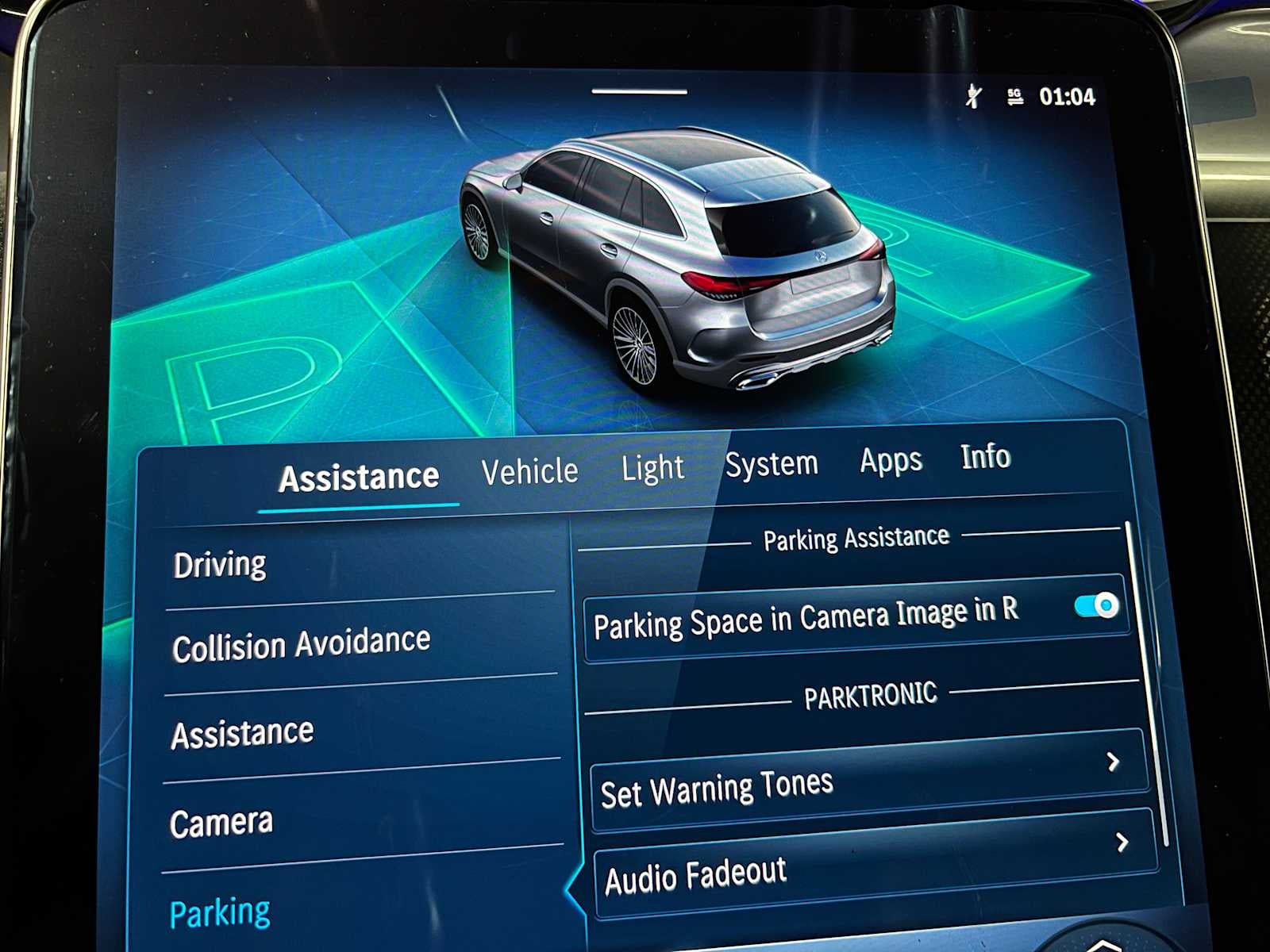Open Set Warning Tones options

tap(865, 781)
